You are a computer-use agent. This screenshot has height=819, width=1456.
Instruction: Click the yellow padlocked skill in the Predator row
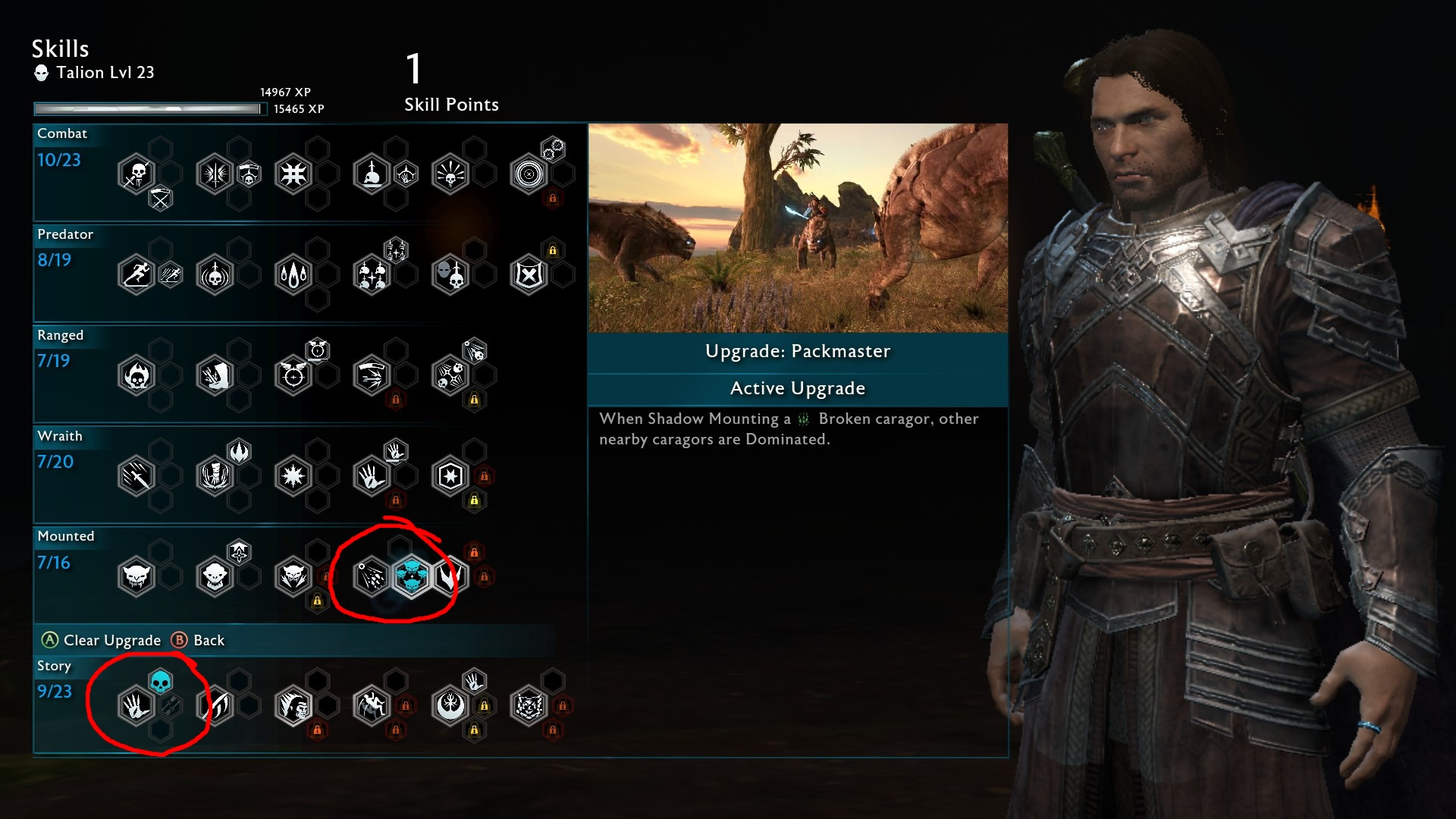(x=552, y=250)
